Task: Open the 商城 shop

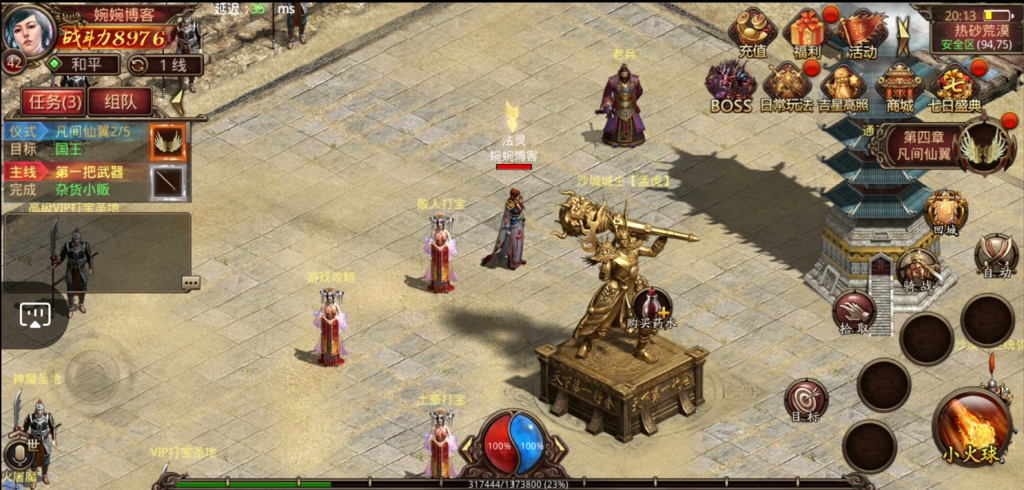Action: 899,85
